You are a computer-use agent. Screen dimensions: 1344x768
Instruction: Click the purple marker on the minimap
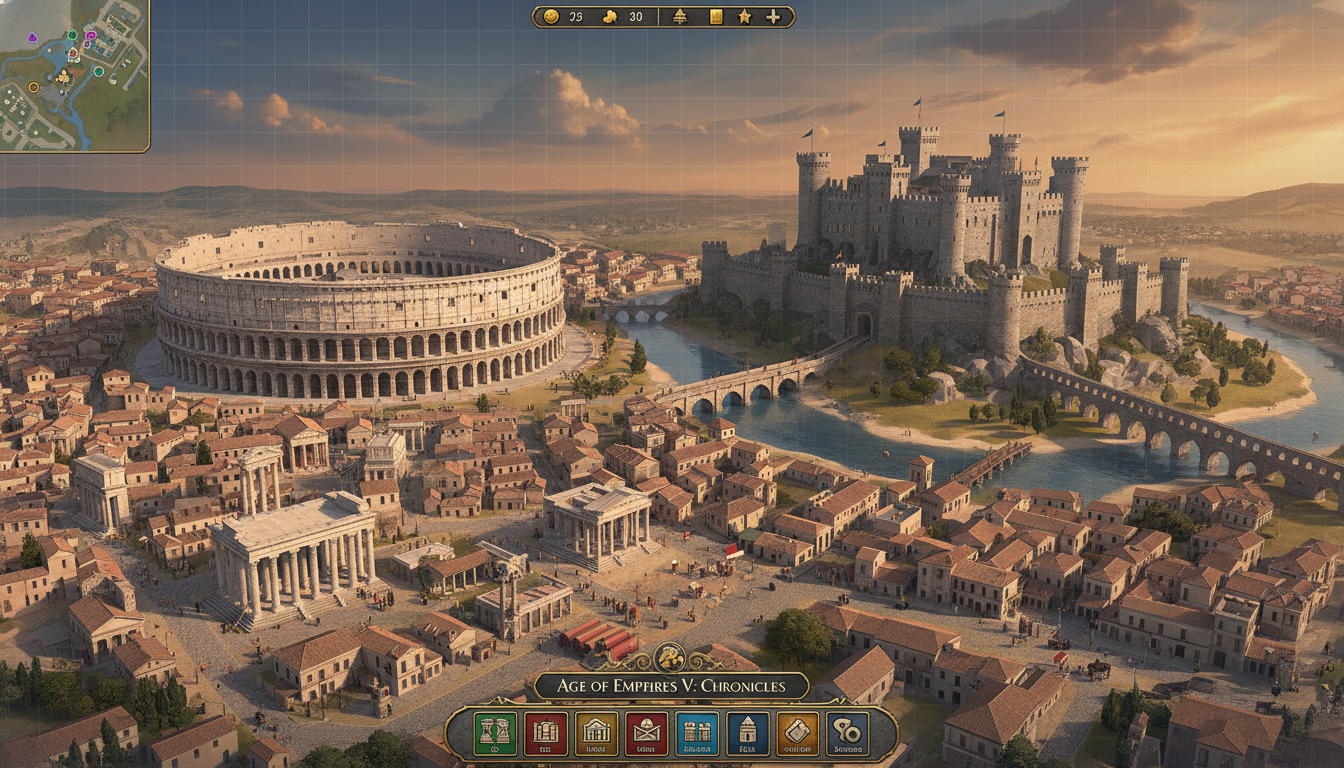coord(32,37)
